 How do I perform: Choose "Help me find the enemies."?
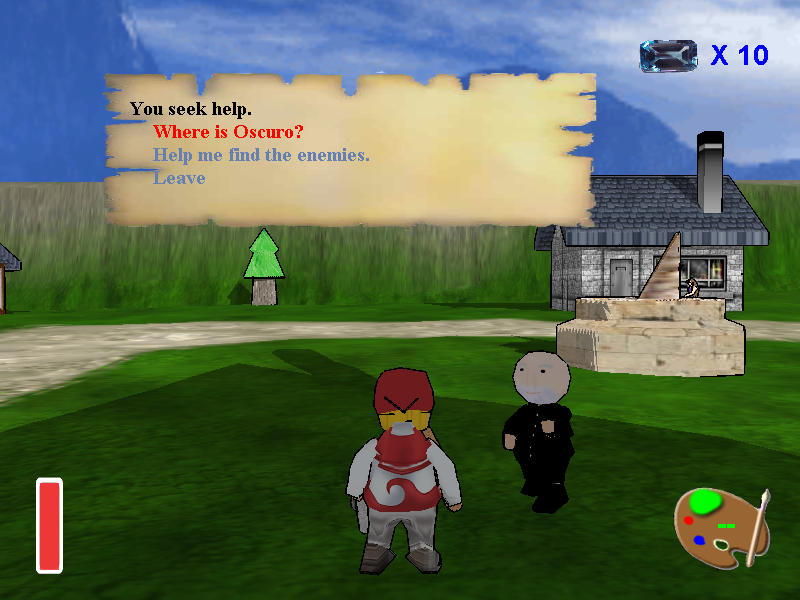coord(261,155)
